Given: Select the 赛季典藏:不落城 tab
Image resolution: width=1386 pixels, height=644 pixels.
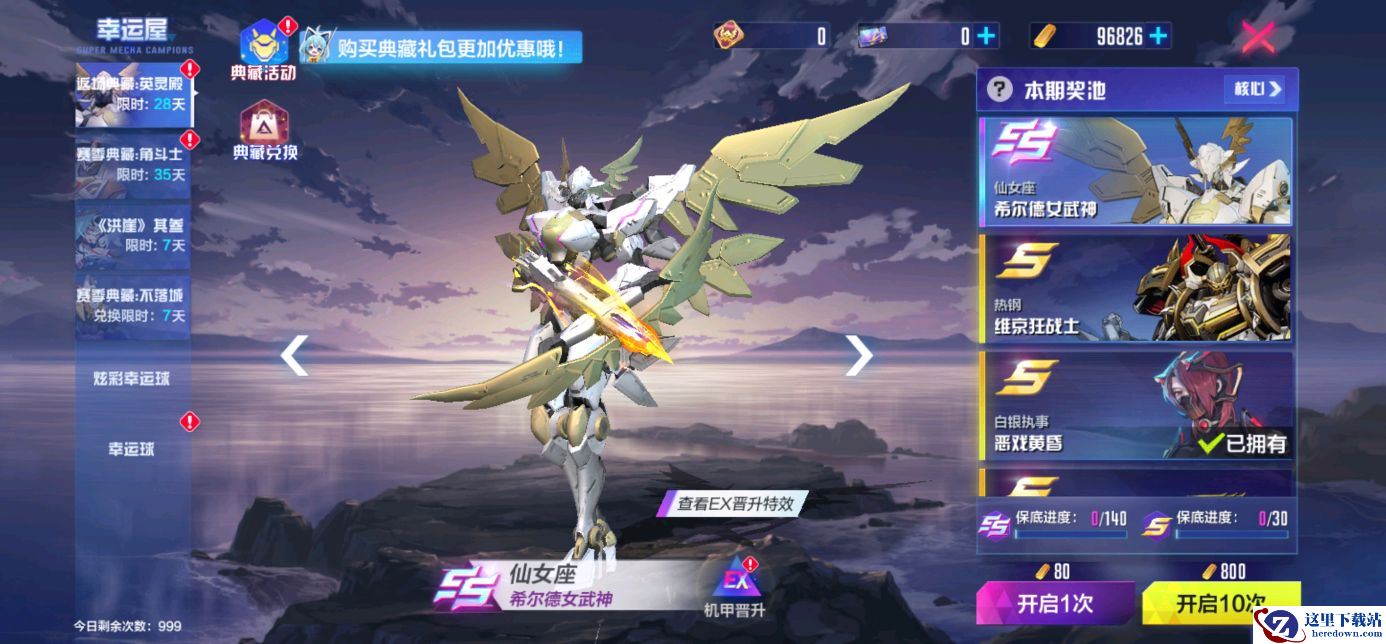Looking at the screenshot, I should pyautogui.click(x=133, y=304).
